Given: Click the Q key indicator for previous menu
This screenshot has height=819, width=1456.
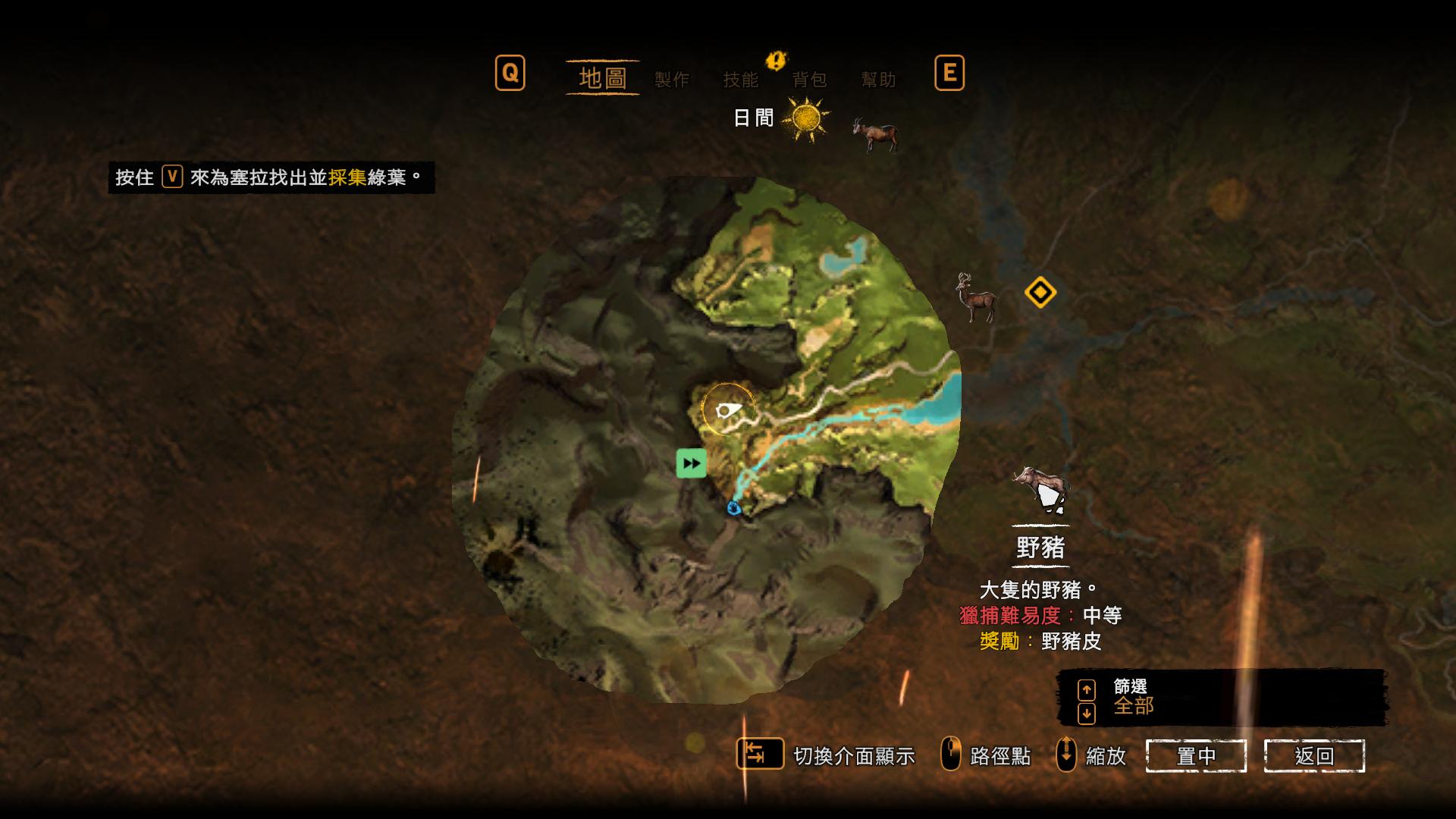Looking at the screenshot, I should pyautogui.click(x=510, y=74).
